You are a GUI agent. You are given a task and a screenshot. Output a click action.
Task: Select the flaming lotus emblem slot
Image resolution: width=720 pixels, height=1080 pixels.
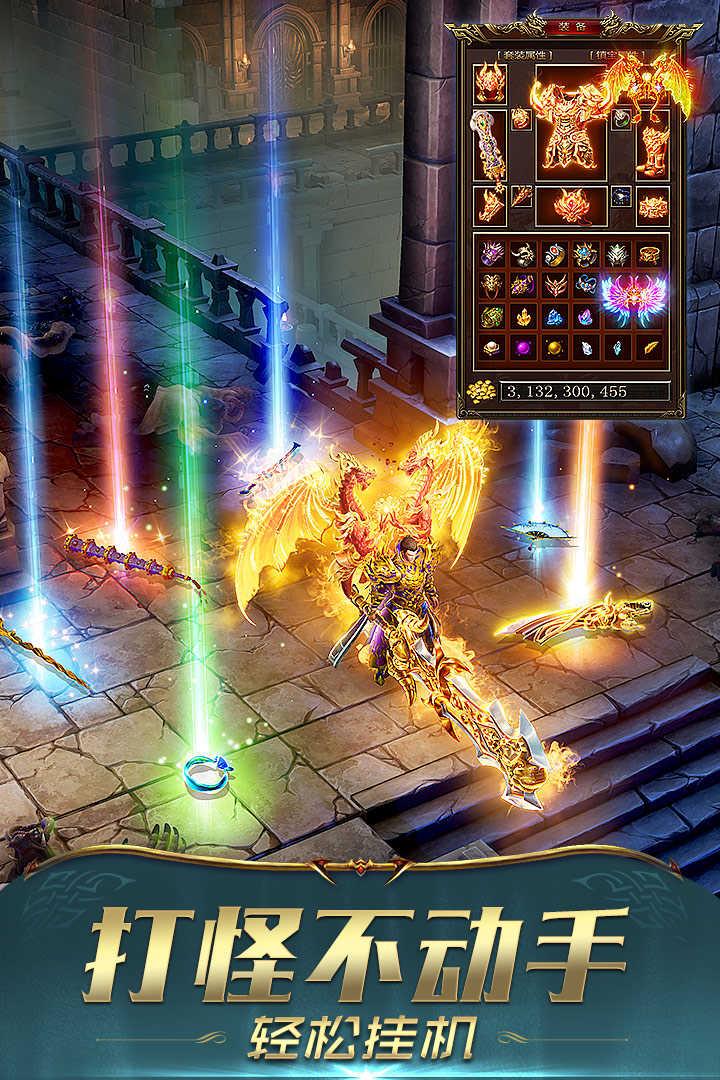click(x=572, y=205)
